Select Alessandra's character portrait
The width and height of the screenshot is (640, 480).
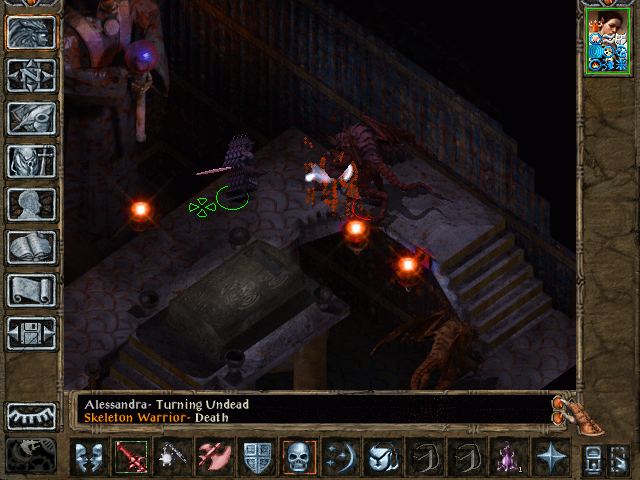[x=608, y=40]
